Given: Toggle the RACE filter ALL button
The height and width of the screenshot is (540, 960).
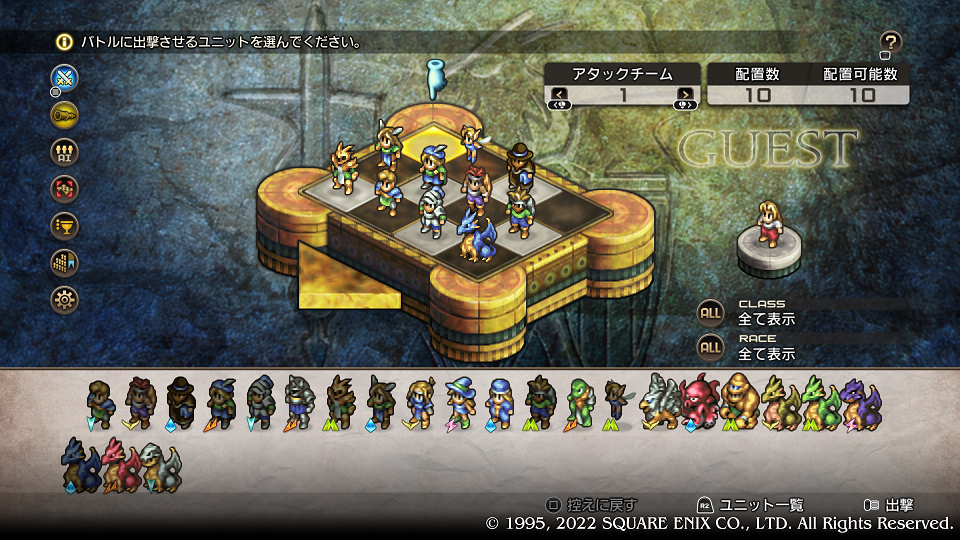Looking at the screenshot, I should [x=710, y=347].
